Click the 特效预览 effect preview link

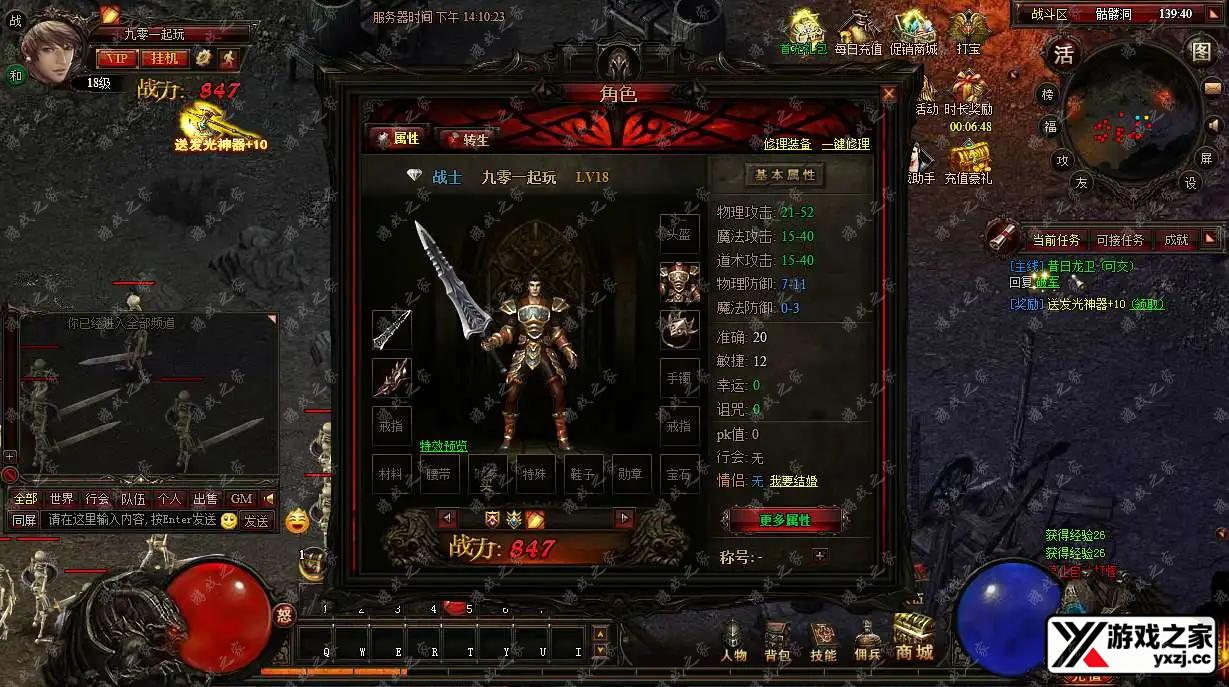443,446
